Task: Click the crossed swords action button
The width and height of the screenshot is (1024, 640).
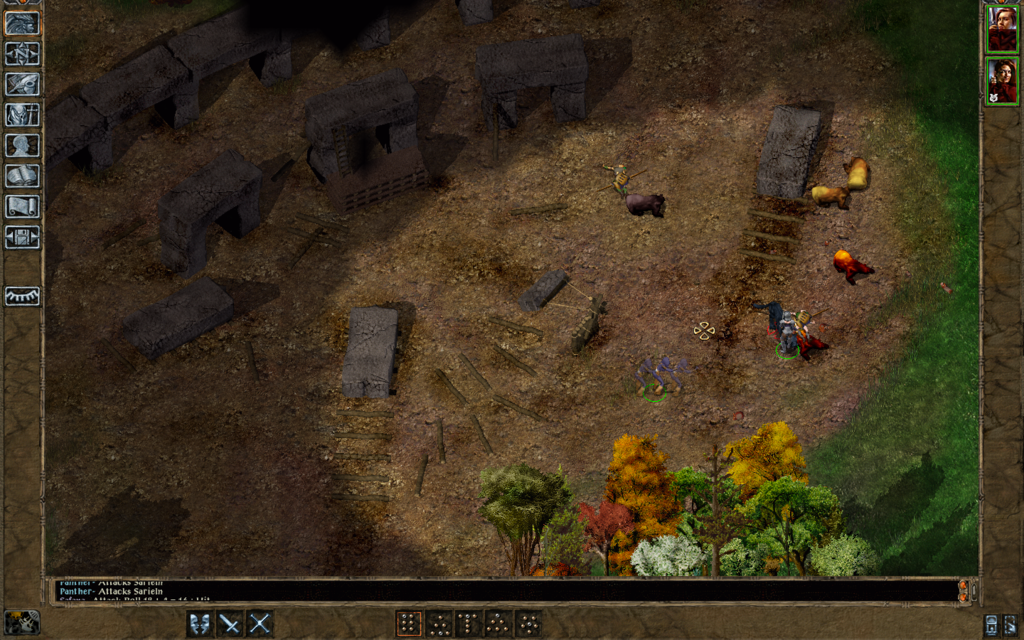Action: 260,624
